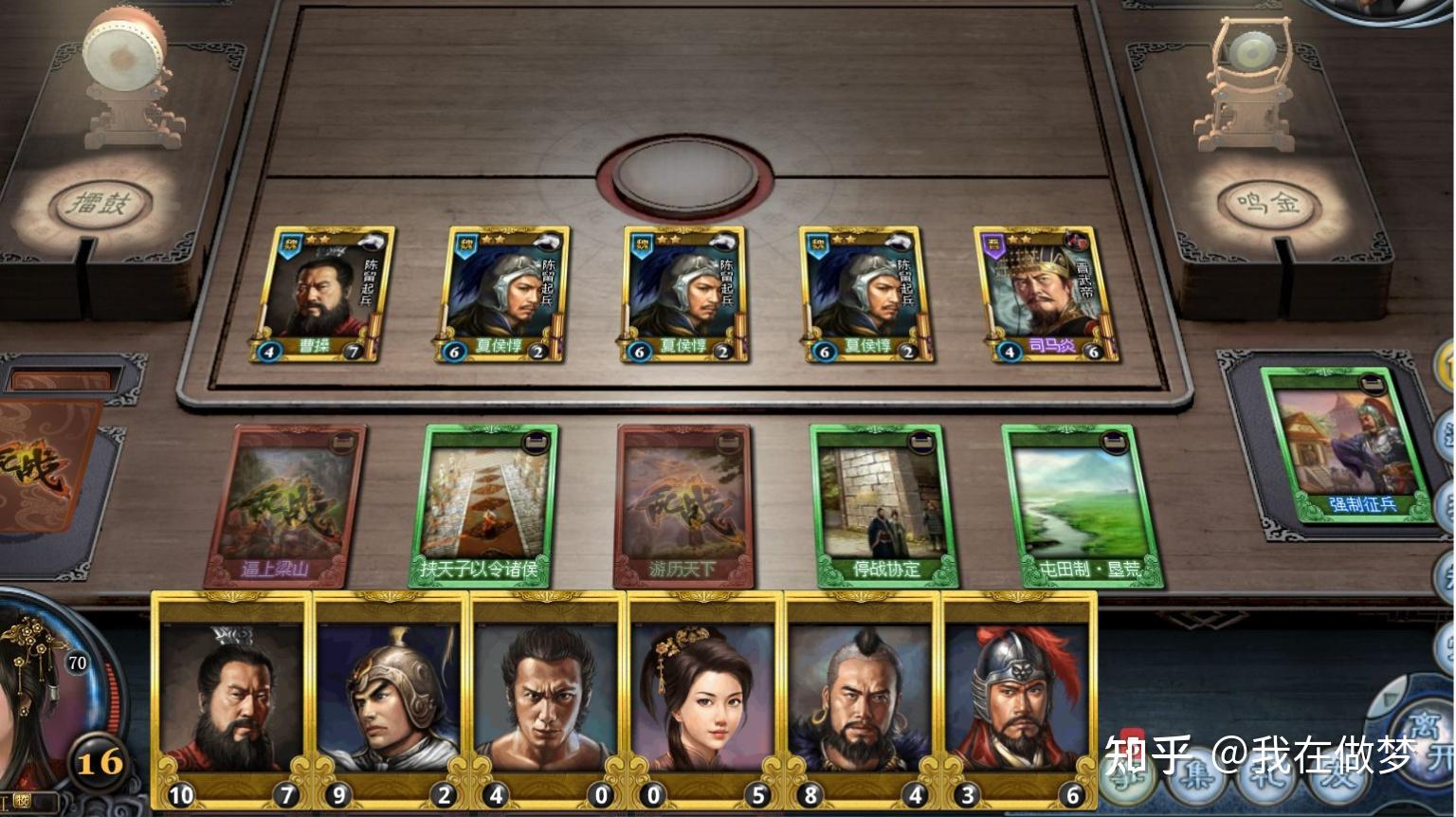Screen dimensions: 1456x817
Task: Pick the bearded hand card with 10 and 7
Action: (231, 699)
